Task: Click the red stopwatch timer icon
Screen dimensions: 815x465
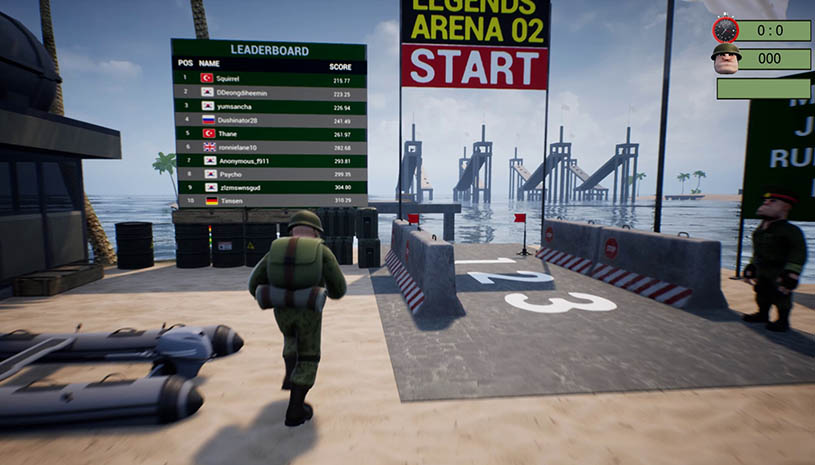Action: [x=725, y=29]
